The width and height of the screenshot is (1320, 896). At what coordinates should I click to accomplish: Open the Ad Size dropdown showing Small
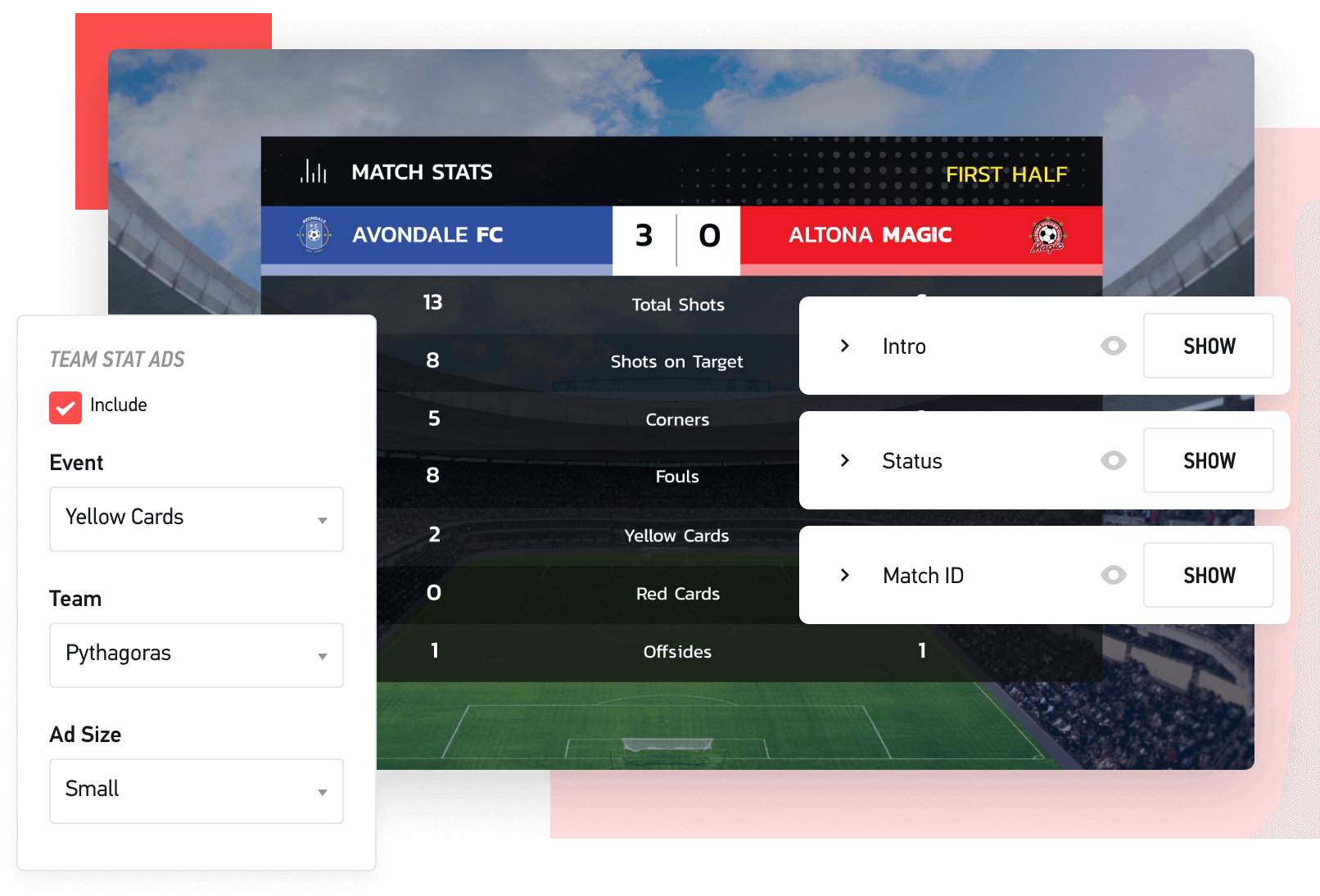pos(196,790)
